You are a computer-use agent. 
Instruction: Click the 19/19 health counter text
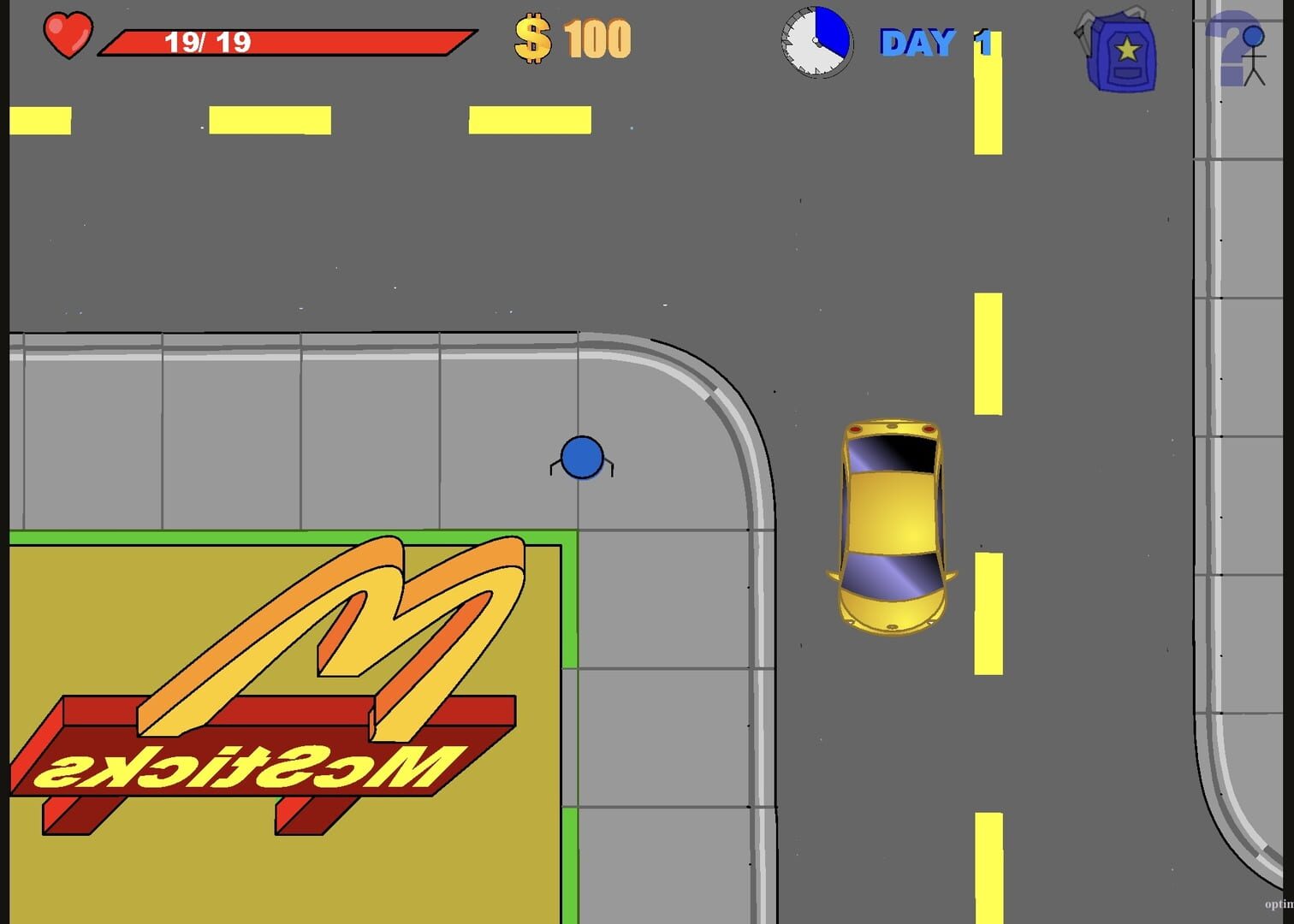click(x=208, y=38)
